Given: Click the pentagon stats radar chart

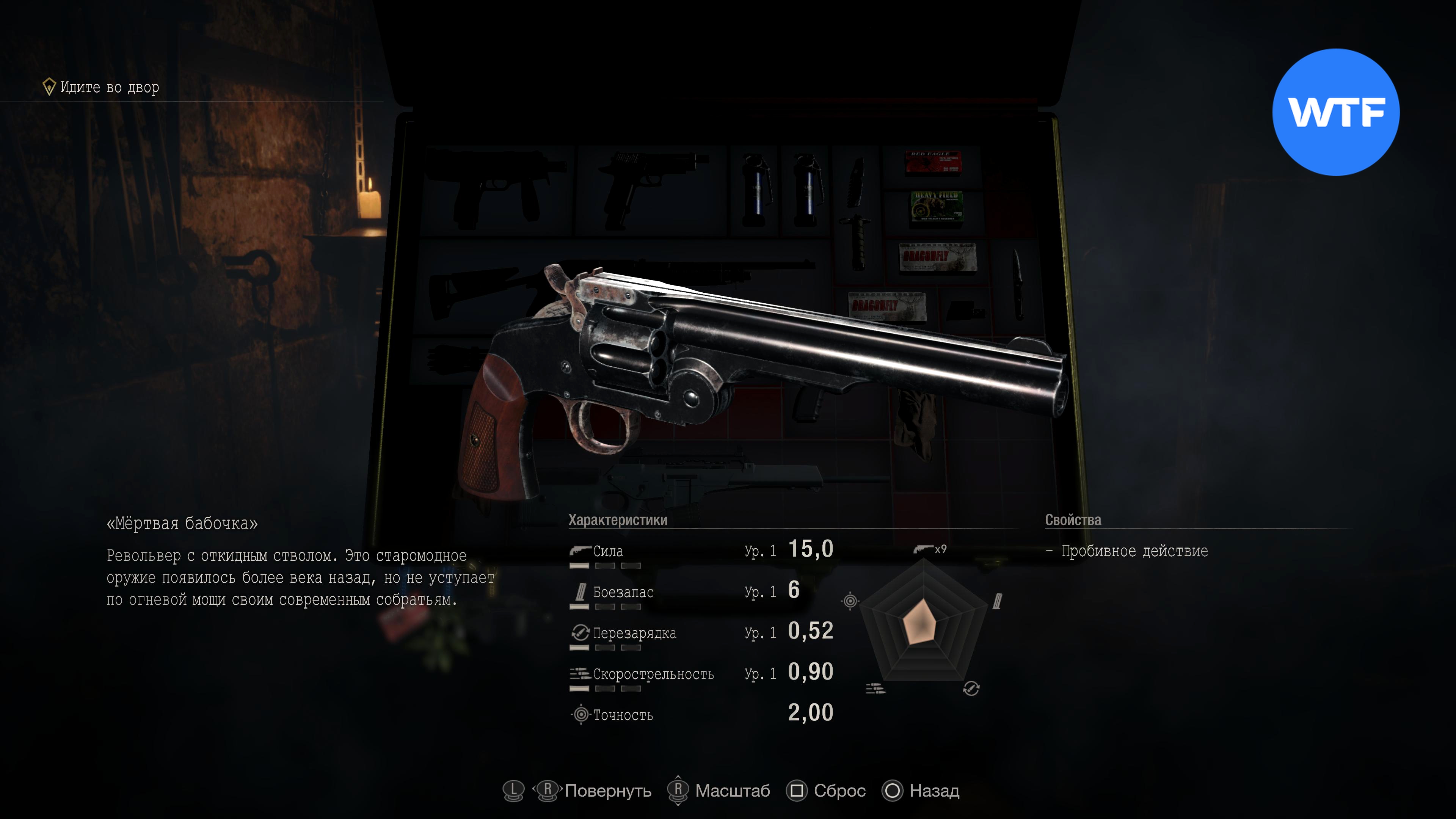Looking at the screenshot, I should (x=923, y=624).
